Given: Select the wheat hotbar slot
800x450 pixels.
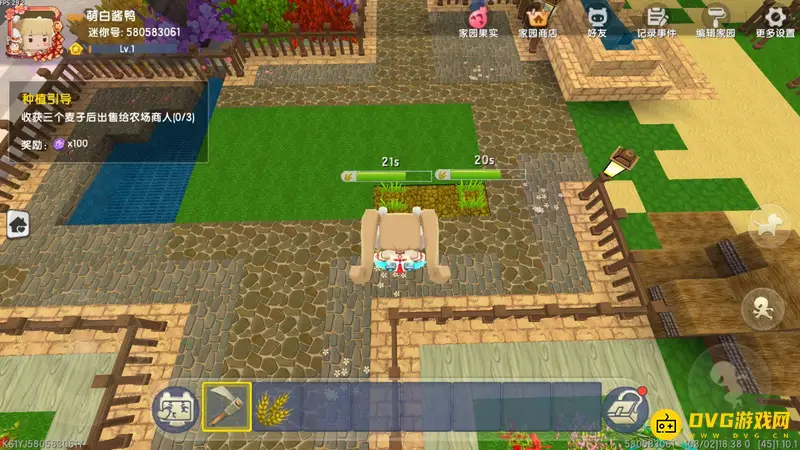Looking at the screenshot, I should [277, 406].
